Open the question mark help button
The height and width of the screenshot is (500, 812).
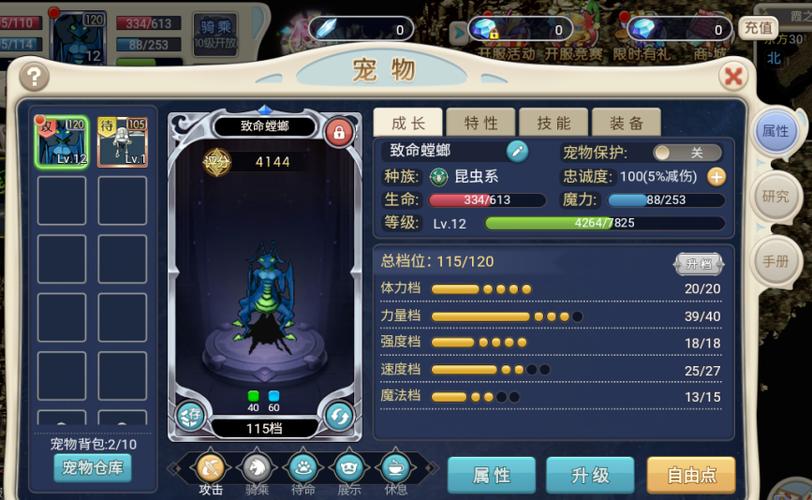[33, 76]
